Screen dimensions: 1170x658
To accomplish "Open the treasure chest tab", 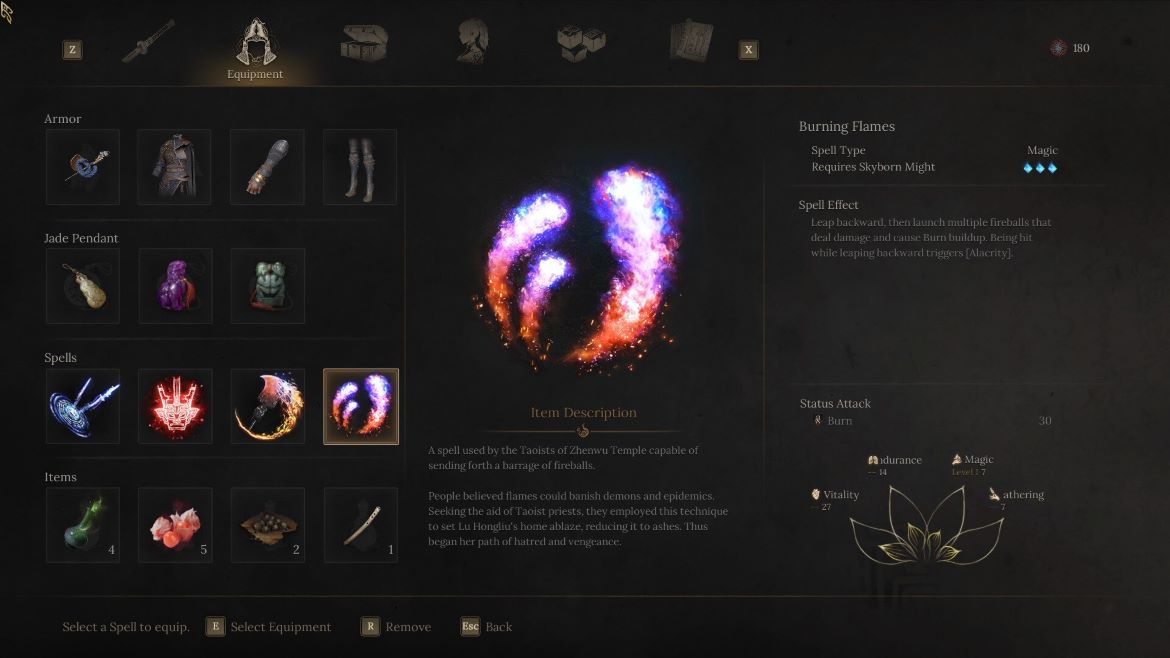I will pyautogui.click(x=364, y=43).
